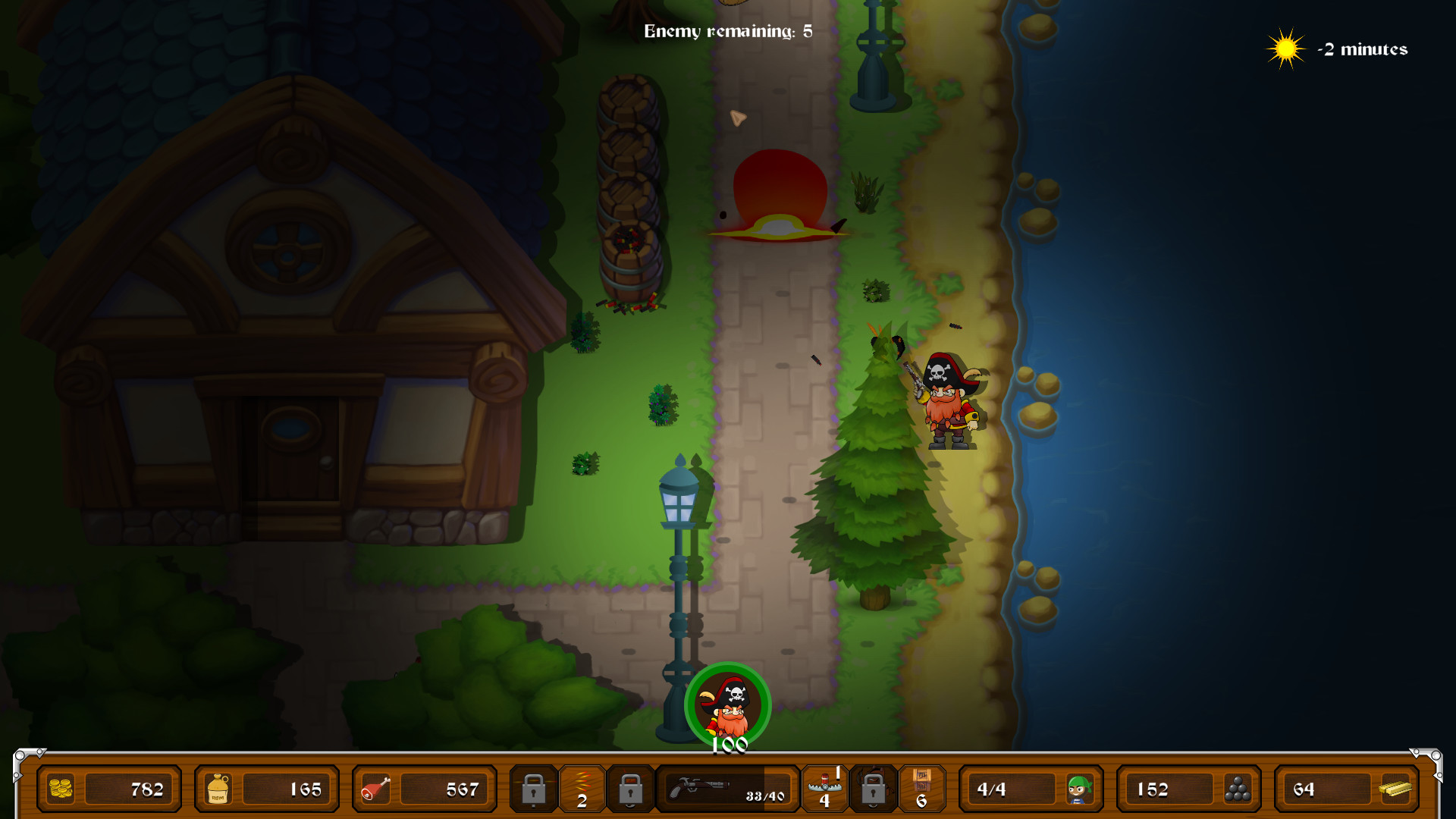
Task: Select the barricade crate slot showing 6
Action: pos(923,789)
